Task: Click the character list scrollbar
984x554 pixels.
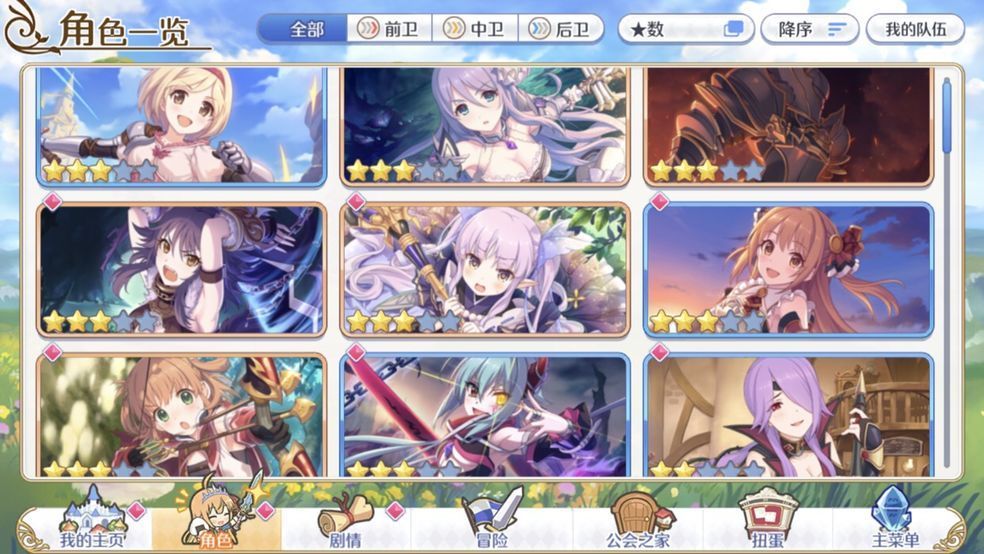Action: click(x=947, y=118)
